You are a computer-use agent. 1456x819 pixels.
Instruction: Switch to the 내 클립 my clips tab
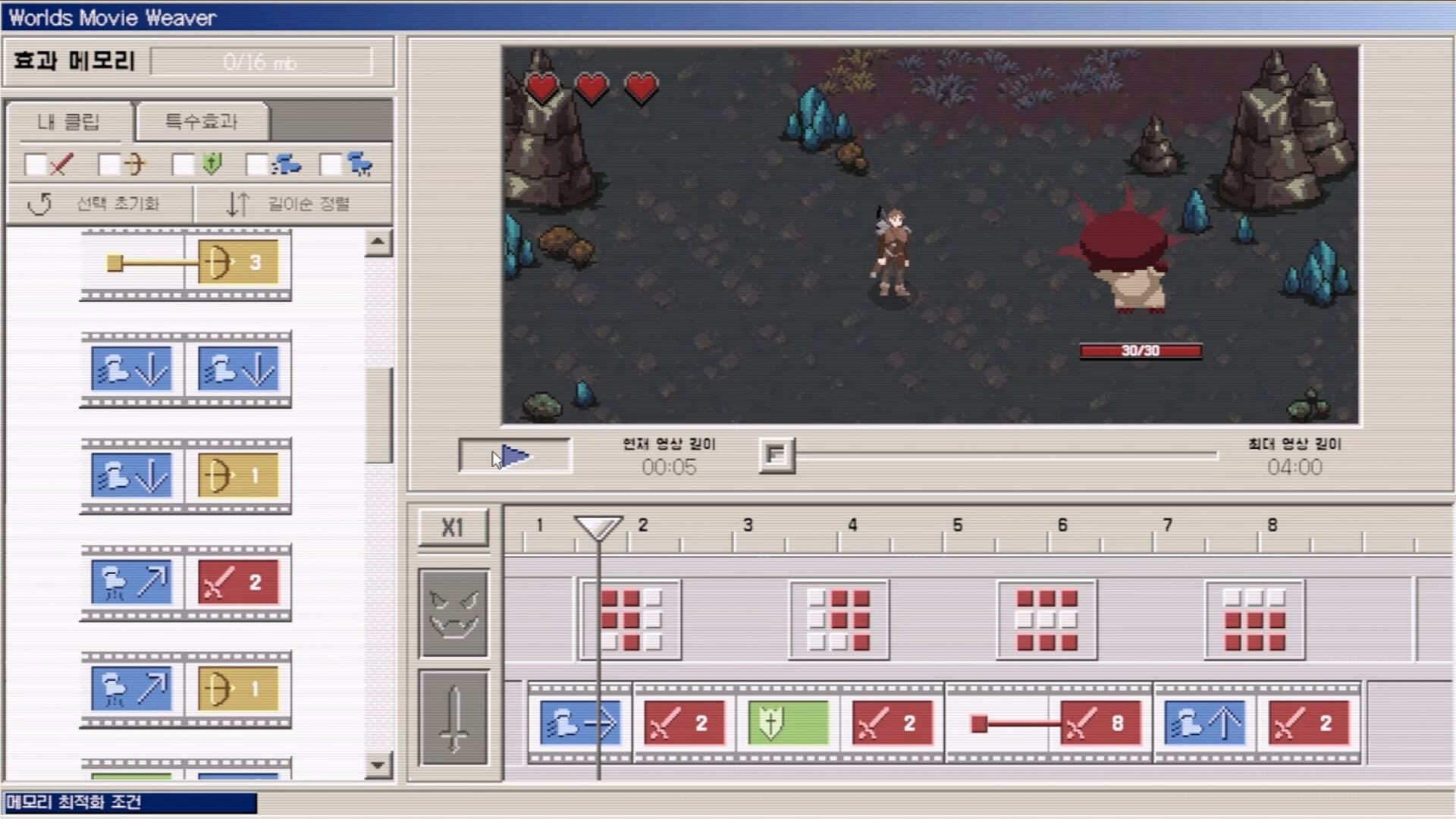(x=68, y=122)
